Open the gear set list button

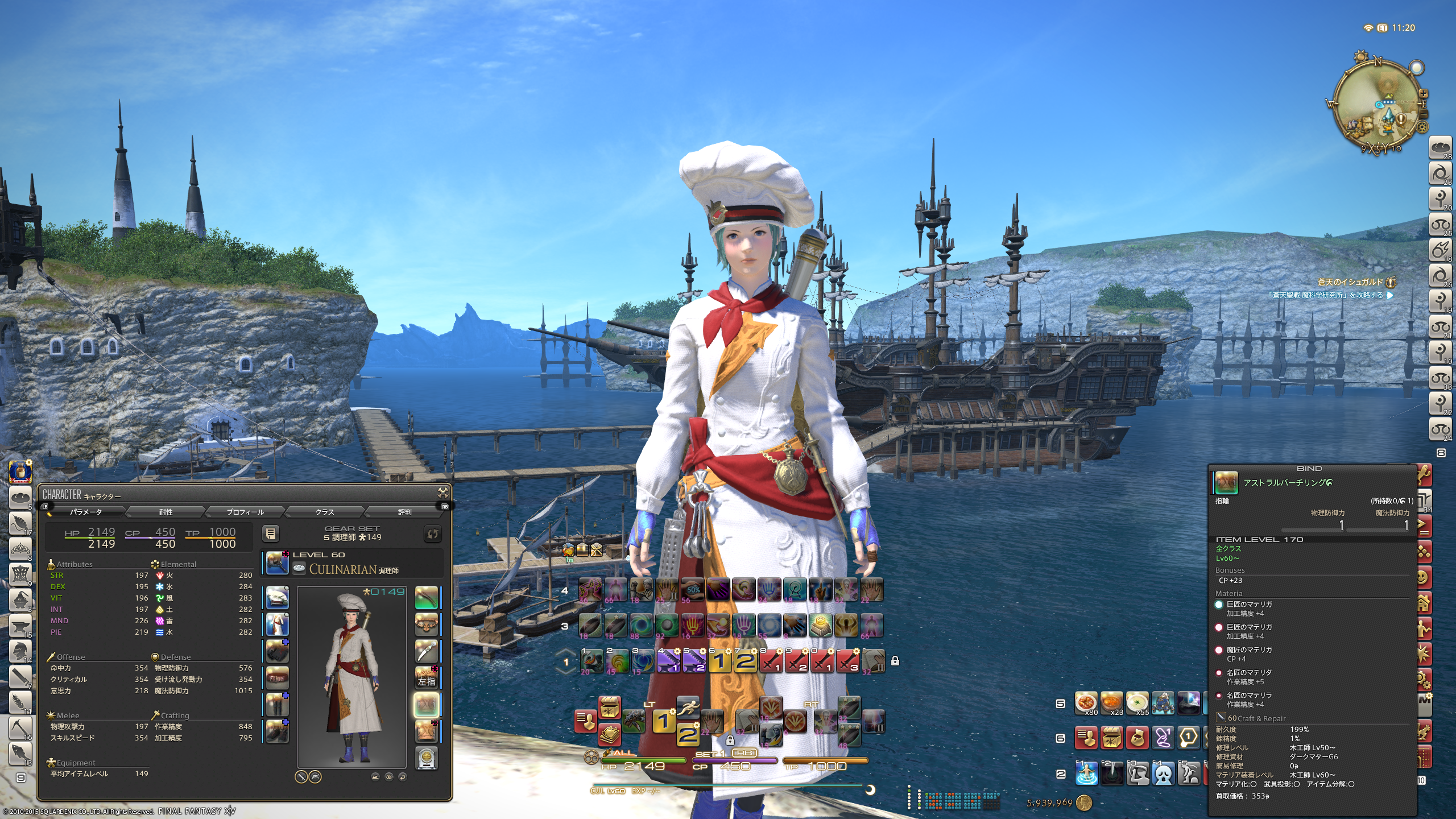(x=271, y=533)
